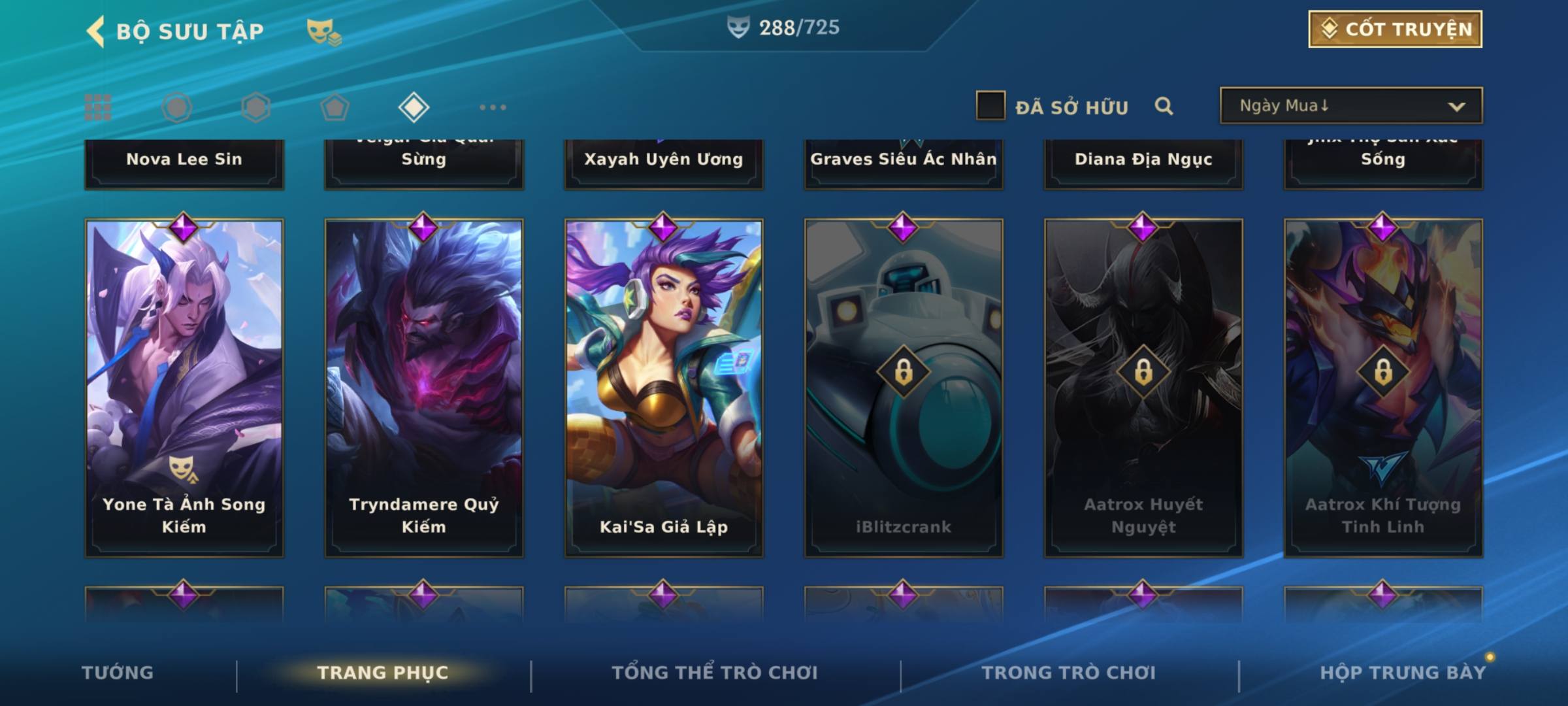
Task: Expand the Ngày Mua sort dropdown
Action: 1350,106
